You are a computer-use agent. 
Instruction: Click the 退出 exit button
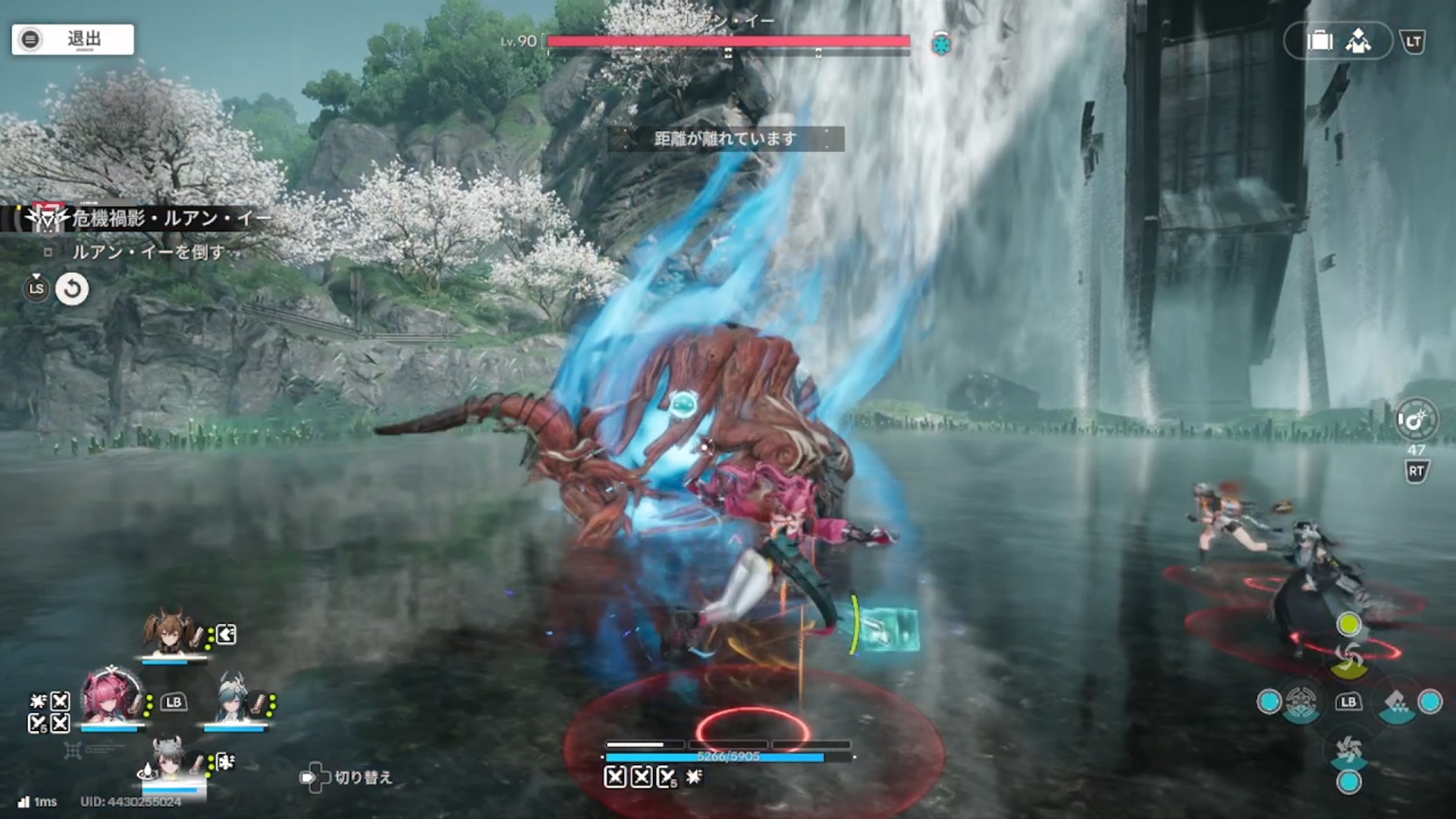[73, 39]
